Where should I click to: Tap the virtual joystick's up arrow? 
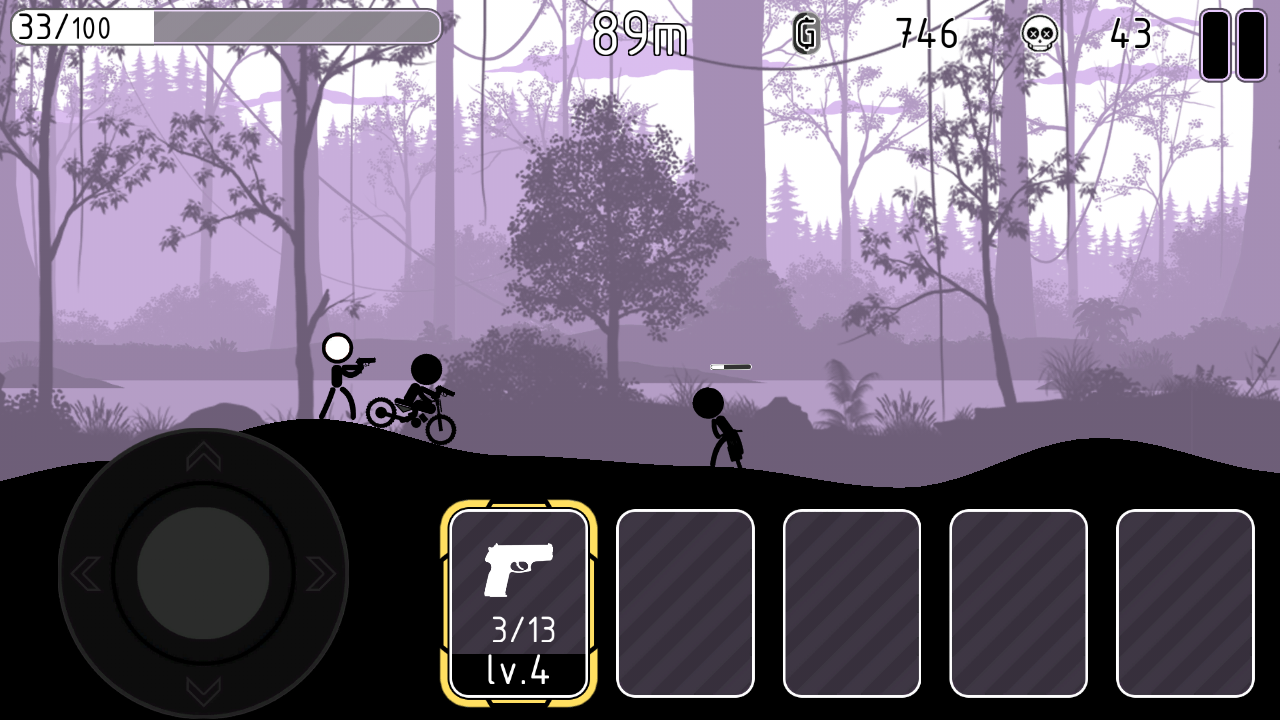[203, 457]
